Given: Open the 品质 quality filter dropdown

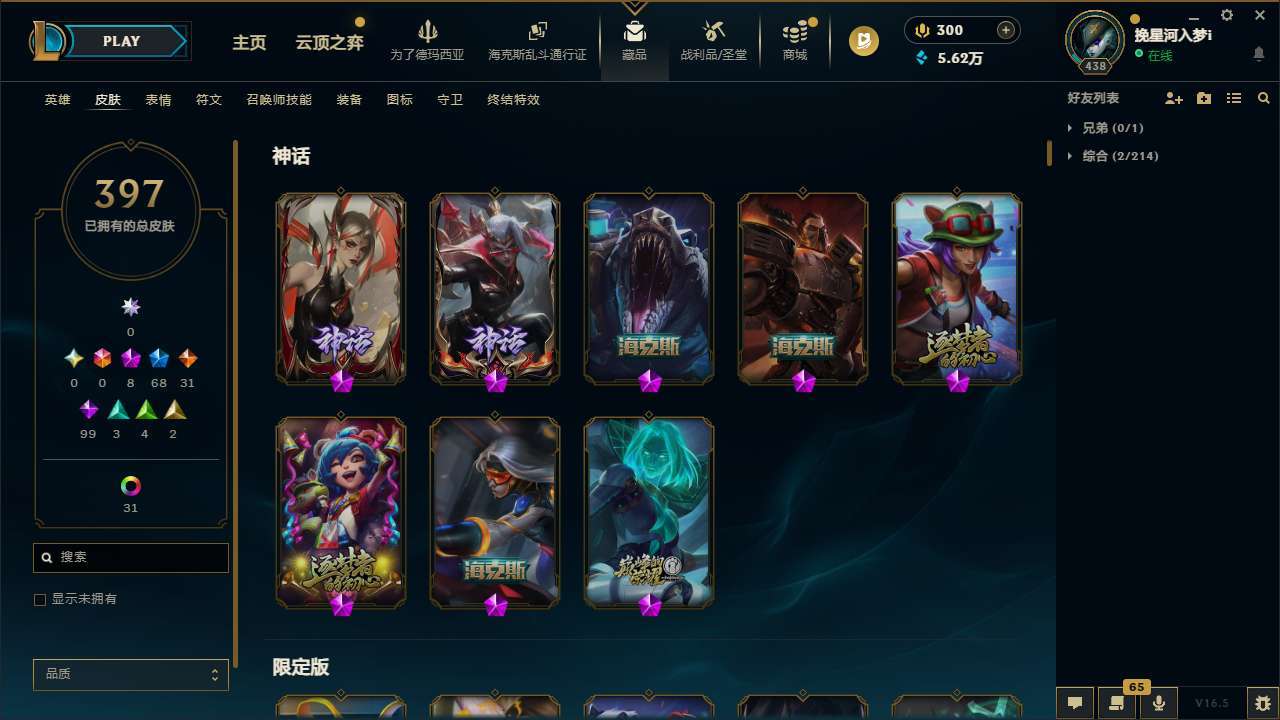Looking at the screenshot, I should [x=130, y=674].
